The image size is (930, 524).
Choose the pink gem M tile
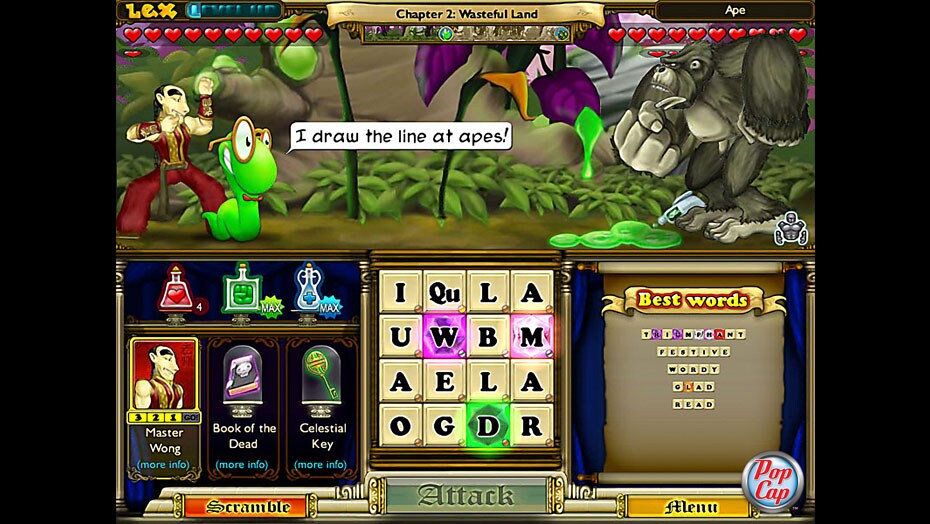click(532, 337)
